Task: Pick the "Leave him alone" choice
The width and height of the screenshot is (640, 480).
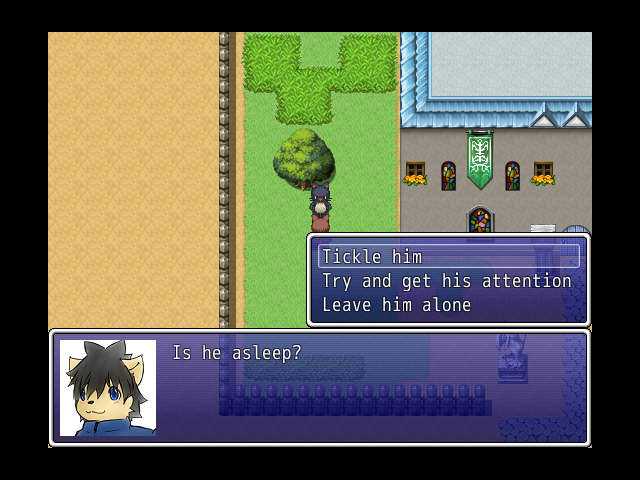Action: coord(396,305)
